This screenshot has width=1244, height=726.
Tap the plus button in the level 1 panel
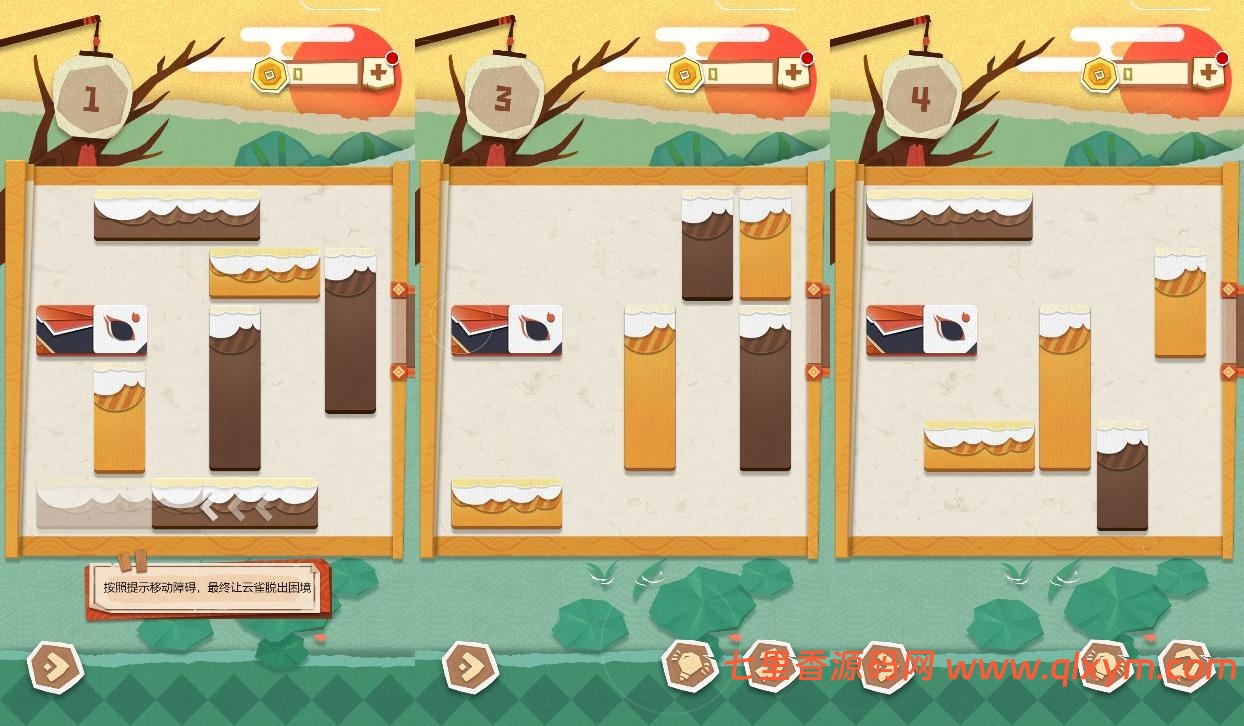378,73
